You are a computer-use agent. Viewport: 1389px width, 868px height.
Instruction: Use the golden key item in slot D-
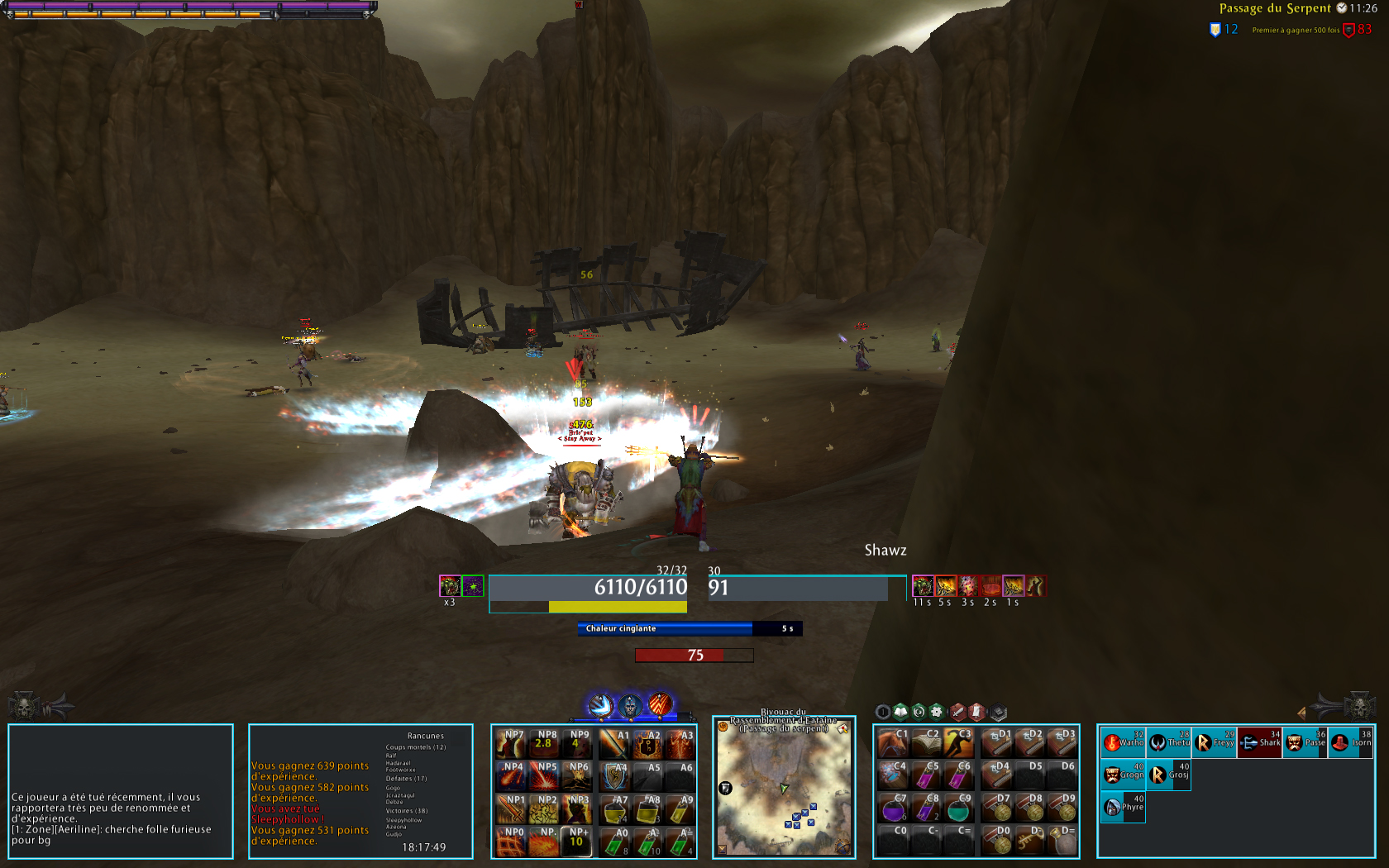pyautogui.click(x=1029, y=841)
